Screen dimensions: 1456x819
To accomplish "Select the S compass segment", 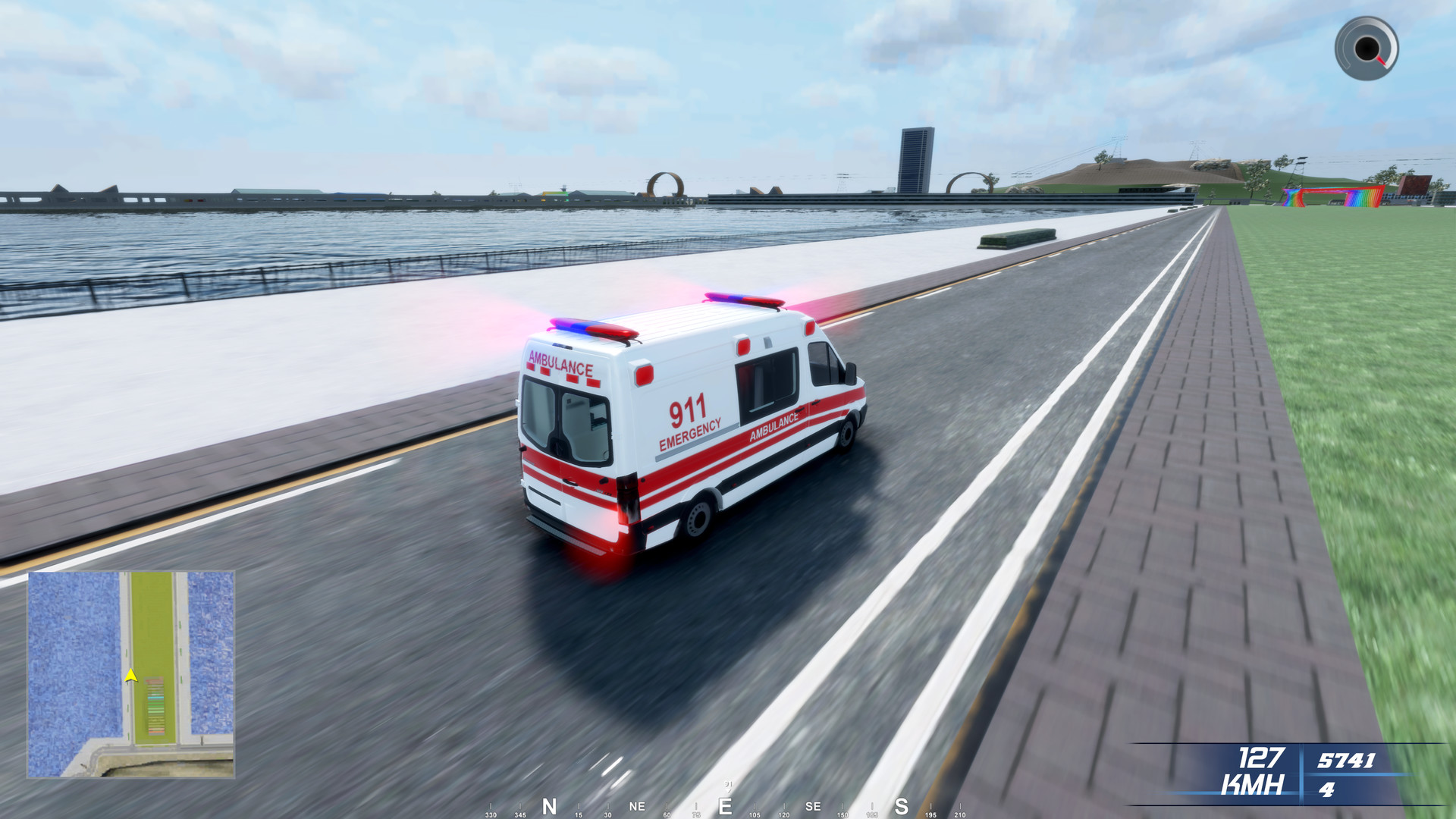I will (x=900, y=807).
